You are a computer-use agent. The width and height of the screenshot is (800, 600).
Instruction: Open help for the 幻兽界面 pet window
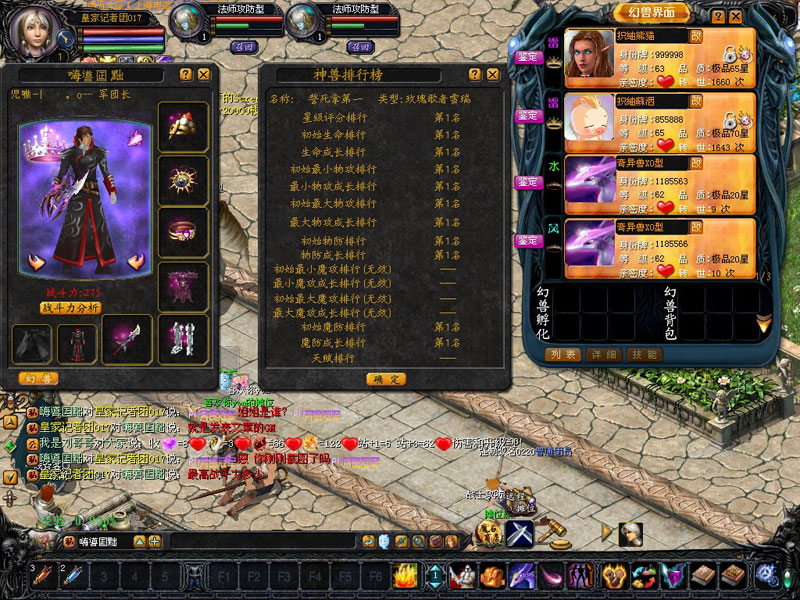[x=718, y=17]
